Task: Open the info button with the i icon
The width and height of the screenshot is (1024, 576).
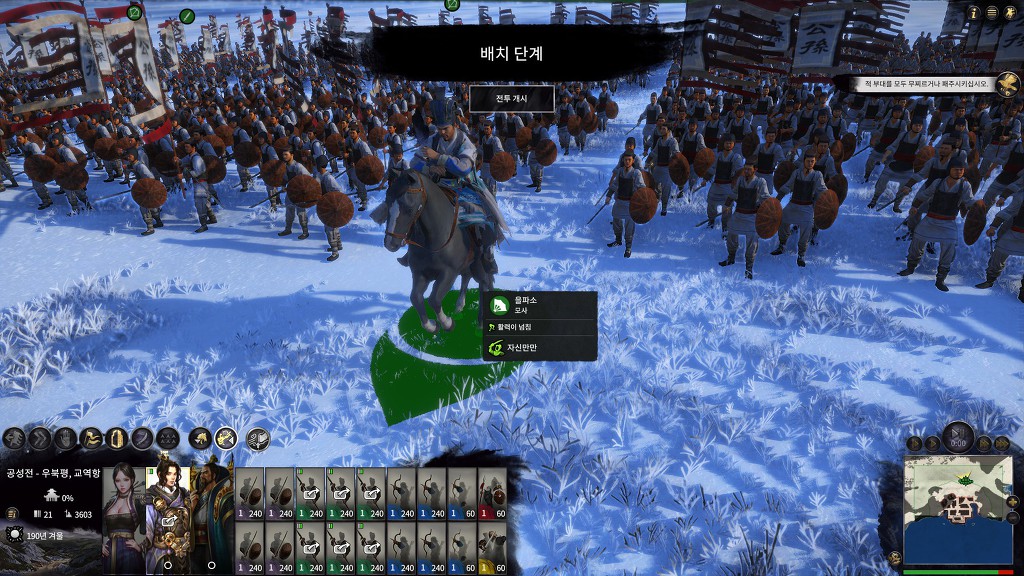Action: click(x=974, y=12)
